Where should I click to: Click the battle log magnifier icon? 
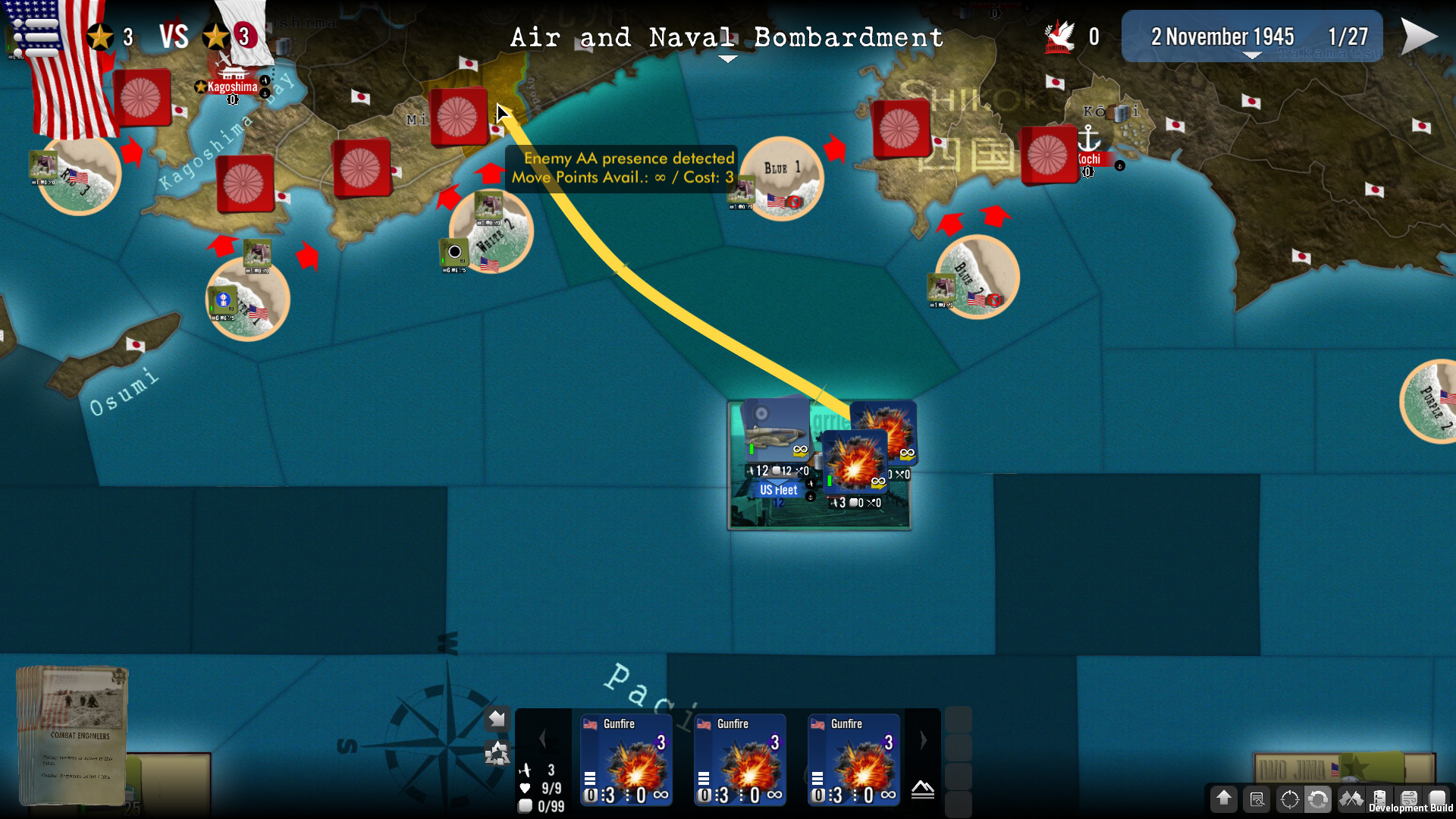point(1257,799)
